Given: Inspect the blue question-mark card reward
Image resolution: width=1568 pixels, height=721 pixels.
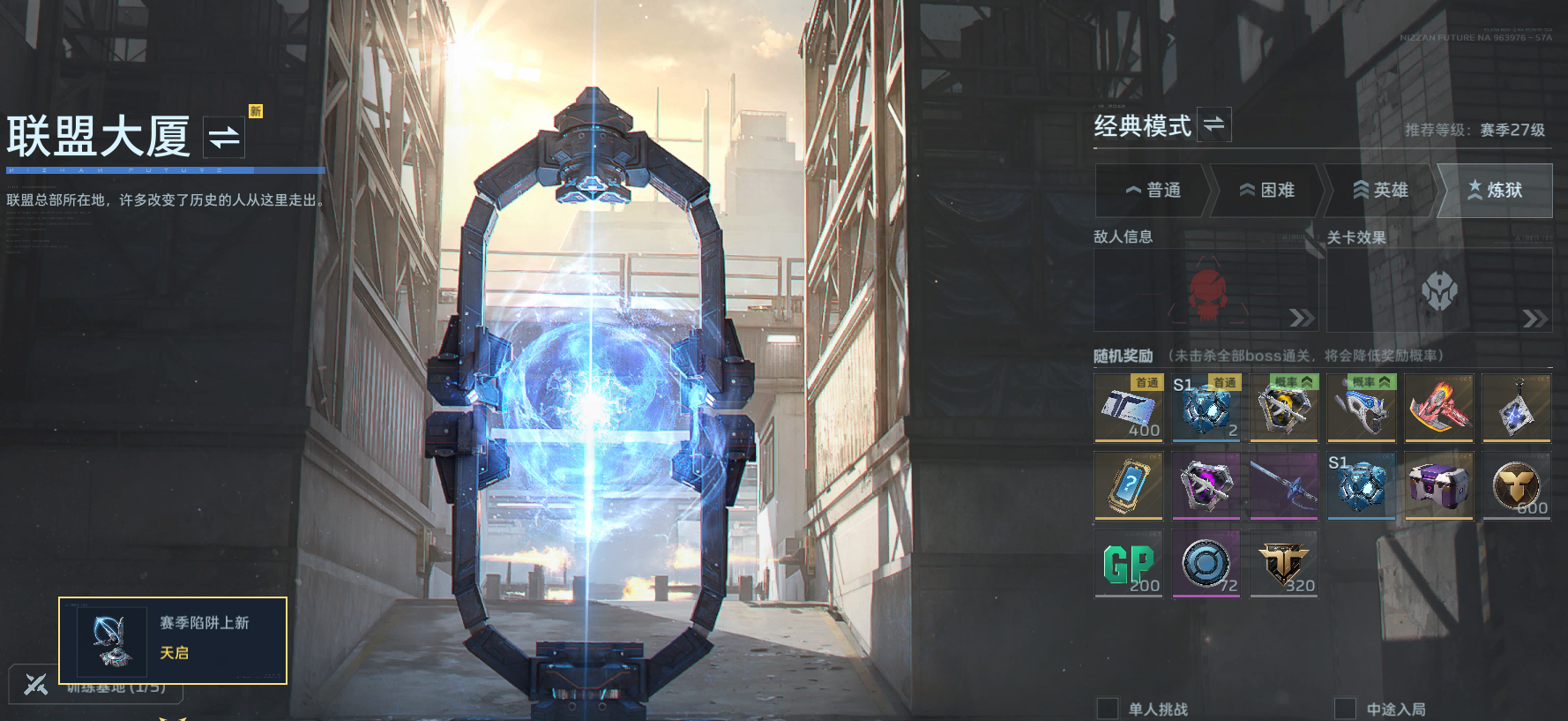Looking at the screenshot, I should pyautogui.click(x=1129, y=485).
